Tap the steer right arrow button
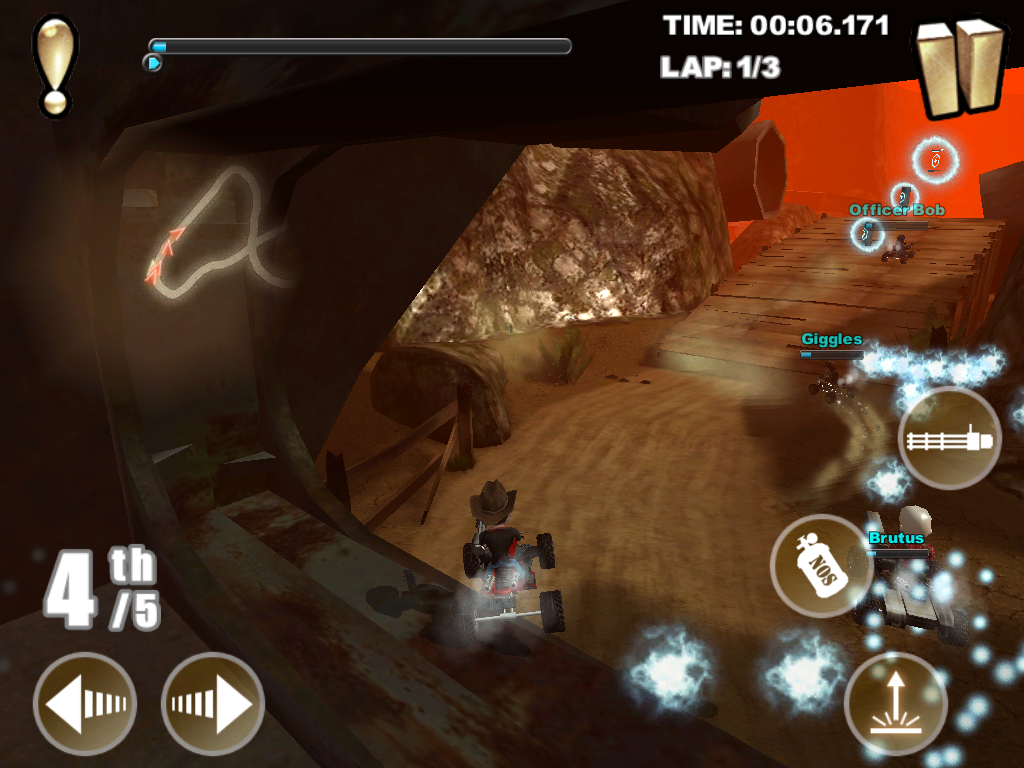This screenshot has height=768, width=1024. click(x=213, y=703)
